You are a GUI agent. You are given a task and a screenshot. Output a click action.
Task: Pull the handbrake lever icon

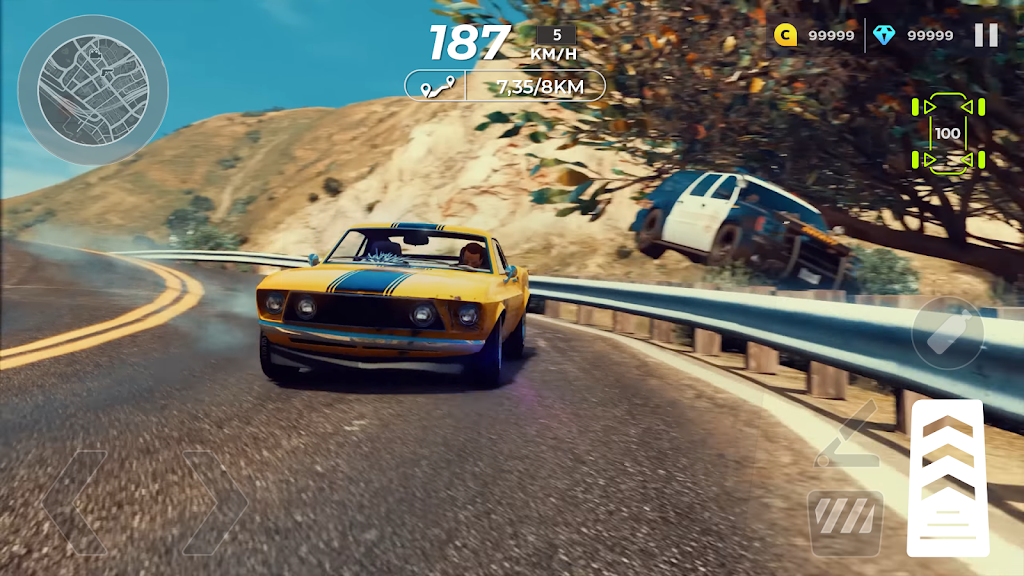point(845,436)
